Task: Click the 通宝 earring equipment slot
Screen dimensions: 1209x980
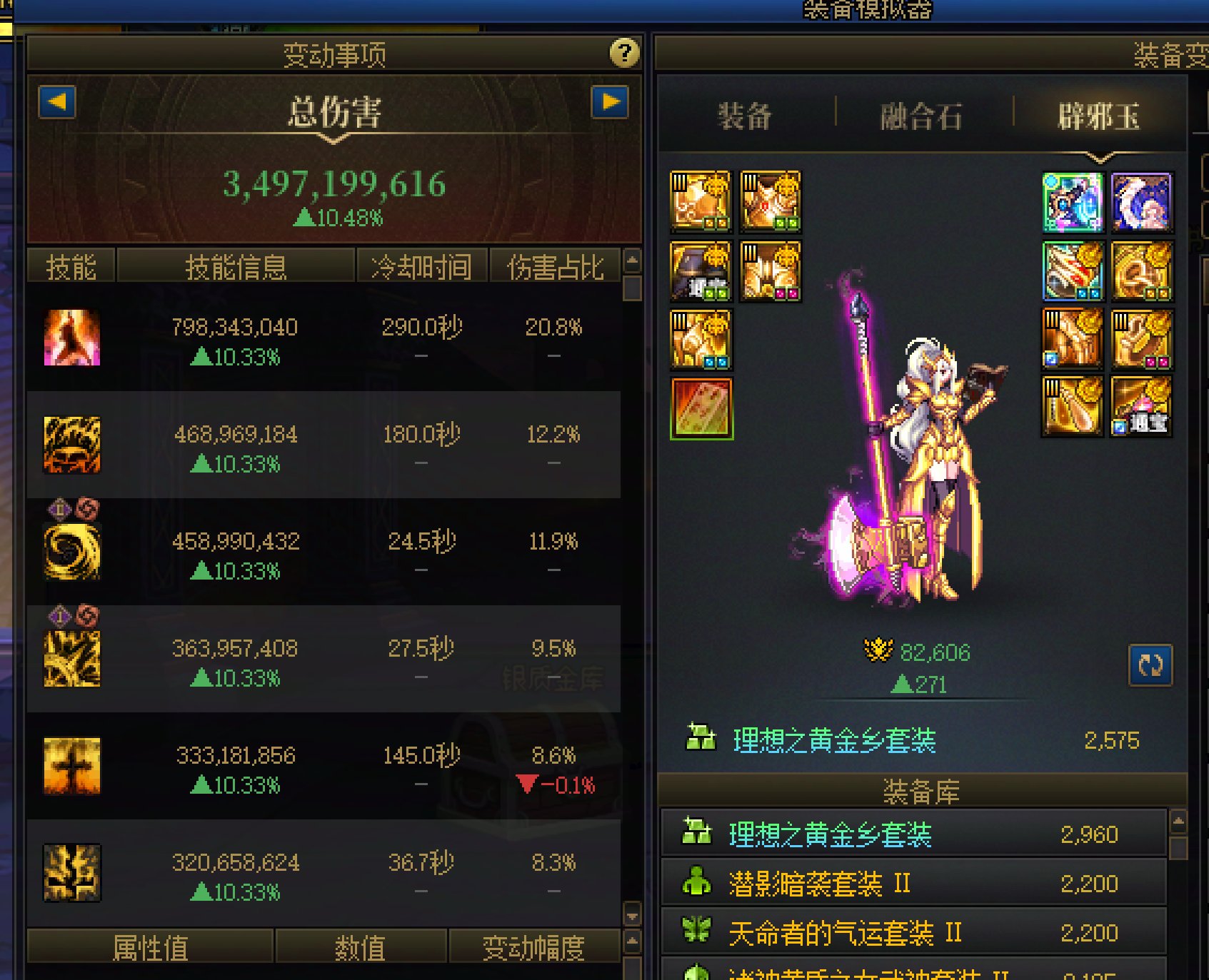Action: click(1142, 407)
